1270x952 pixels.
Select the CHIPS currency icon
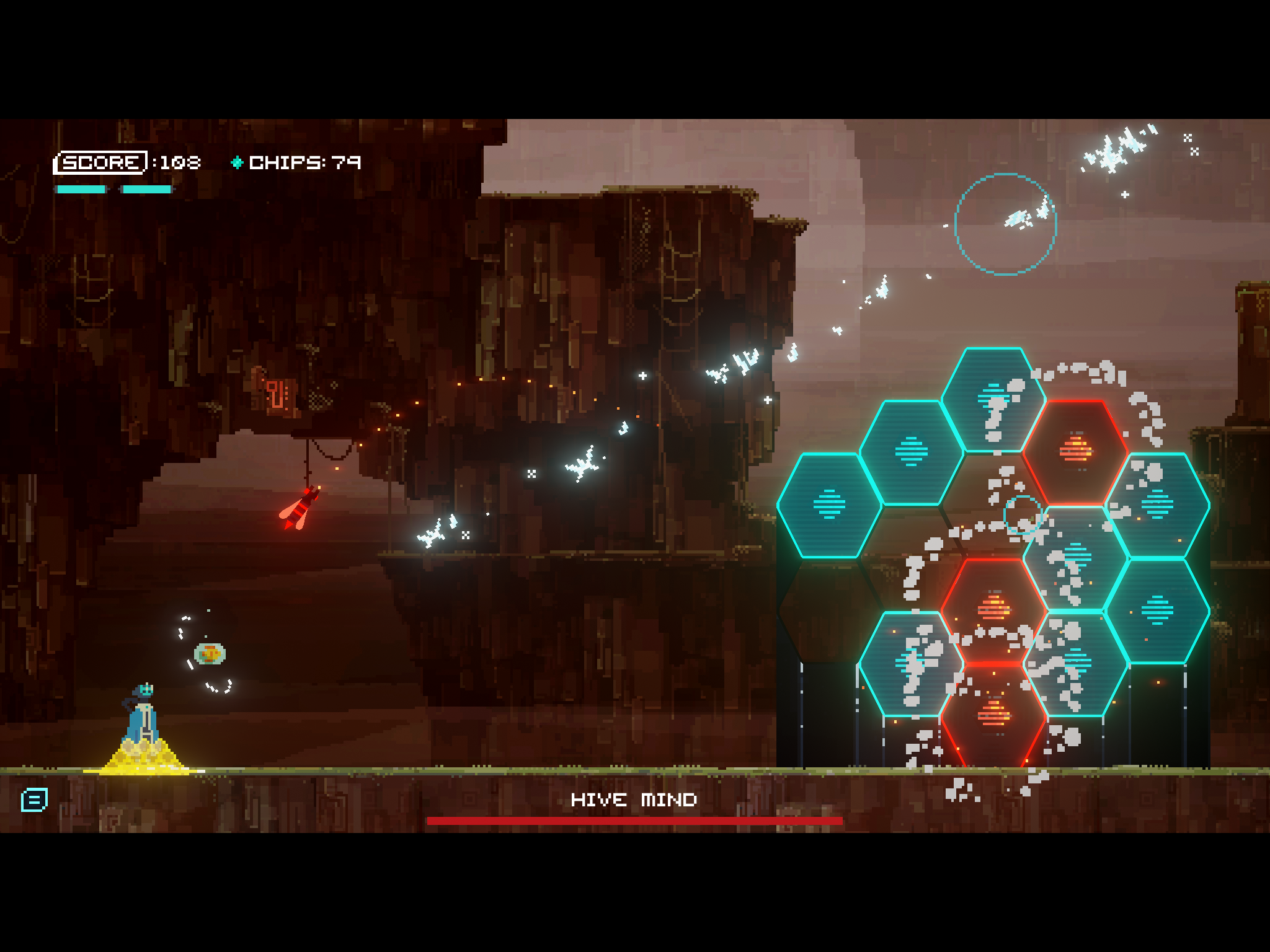pyautogui.click(x=238, y=163)
